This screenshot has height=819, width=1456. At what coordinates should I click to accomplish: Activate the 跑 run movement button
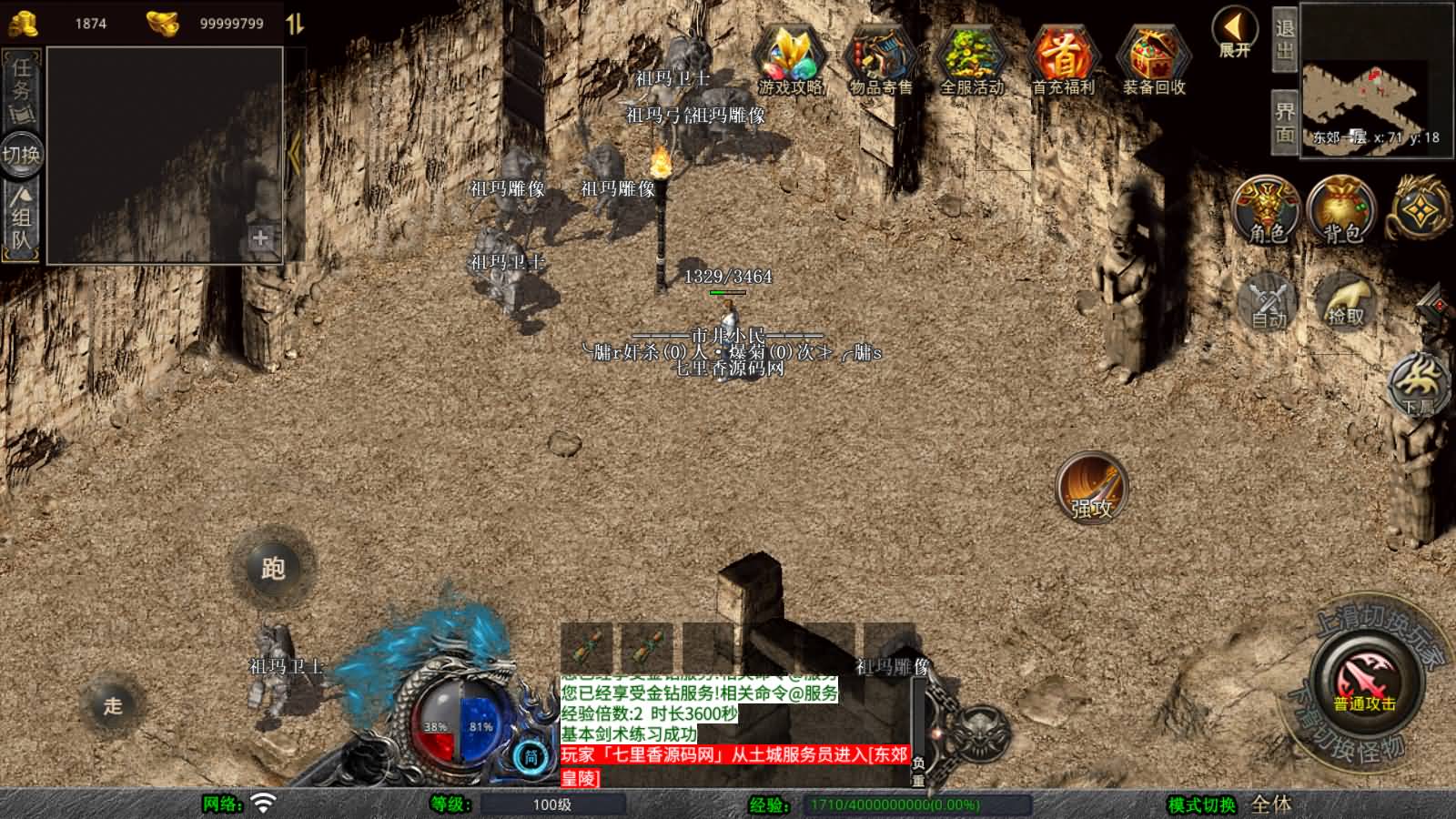[272, 568]
